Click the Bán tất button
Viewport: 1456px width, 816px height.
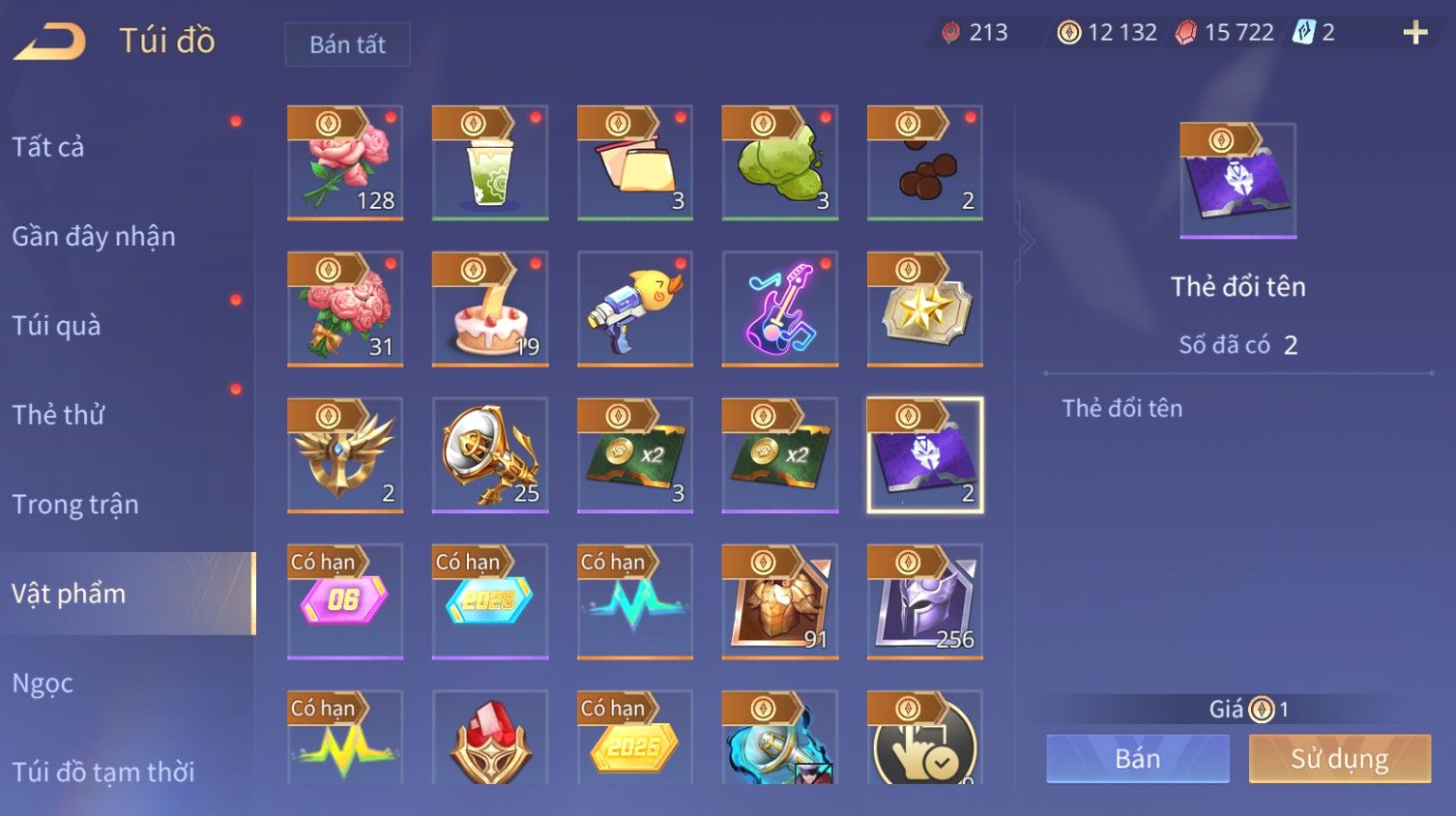(347, 44)
